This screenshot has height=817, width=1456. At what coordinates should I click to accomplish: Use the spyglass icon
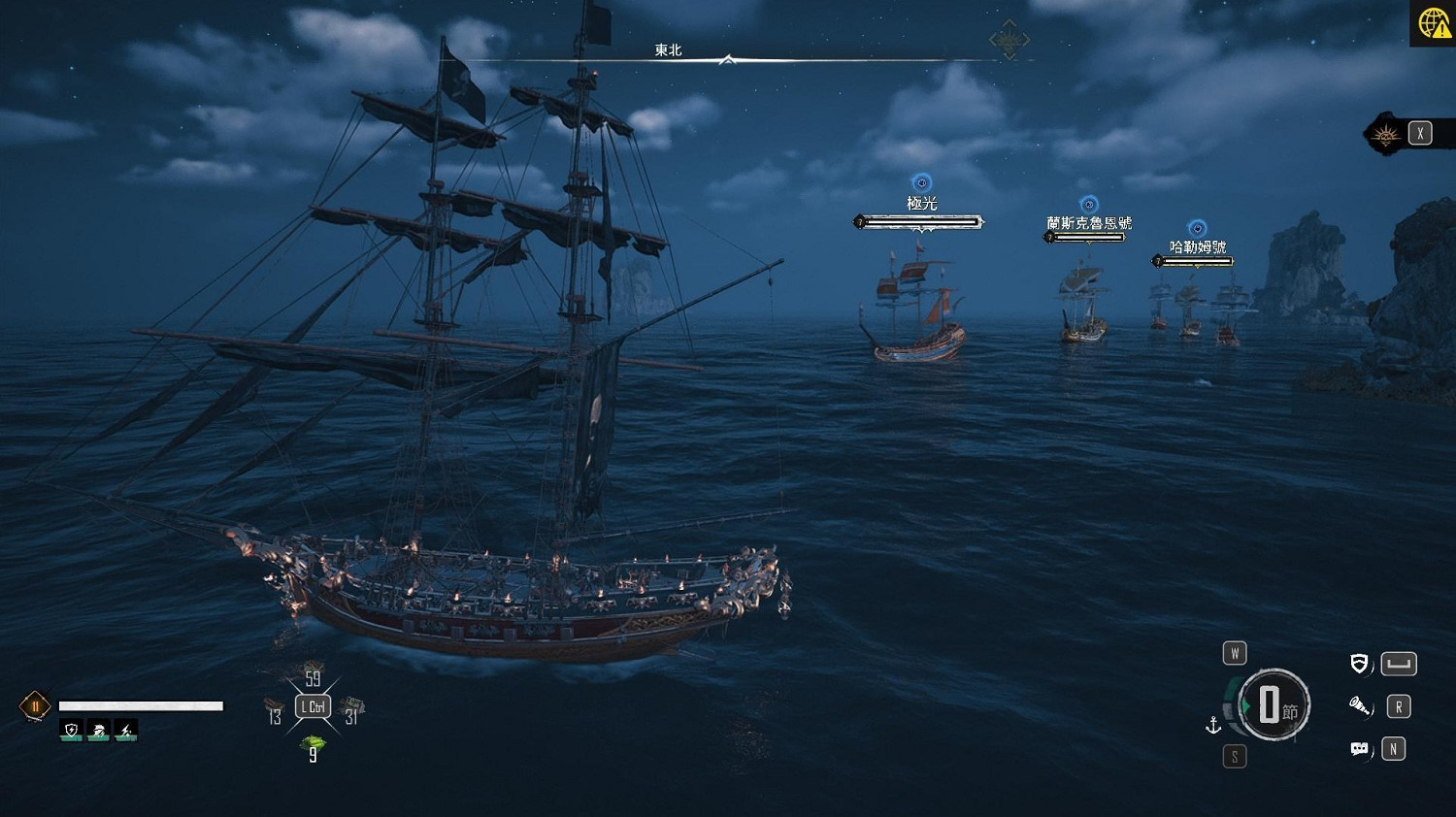(x=1360, y=706)
